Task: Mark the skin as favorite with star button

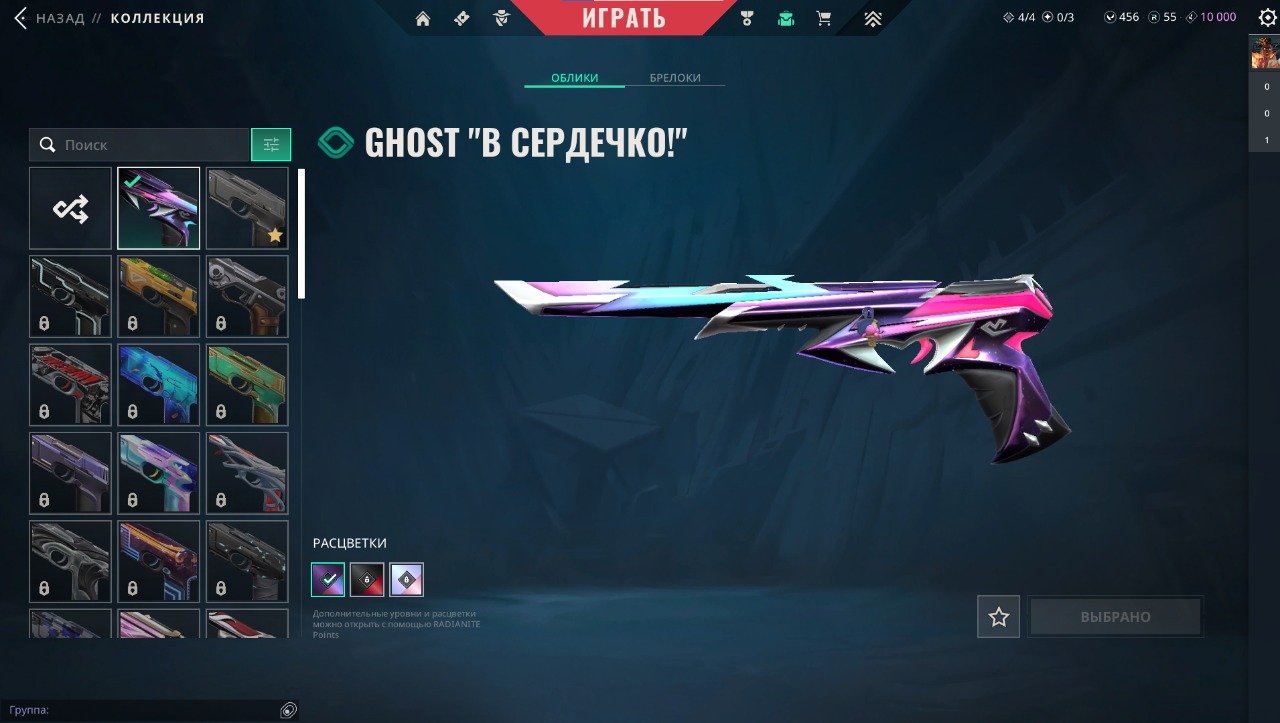Action: coord(998,617)
